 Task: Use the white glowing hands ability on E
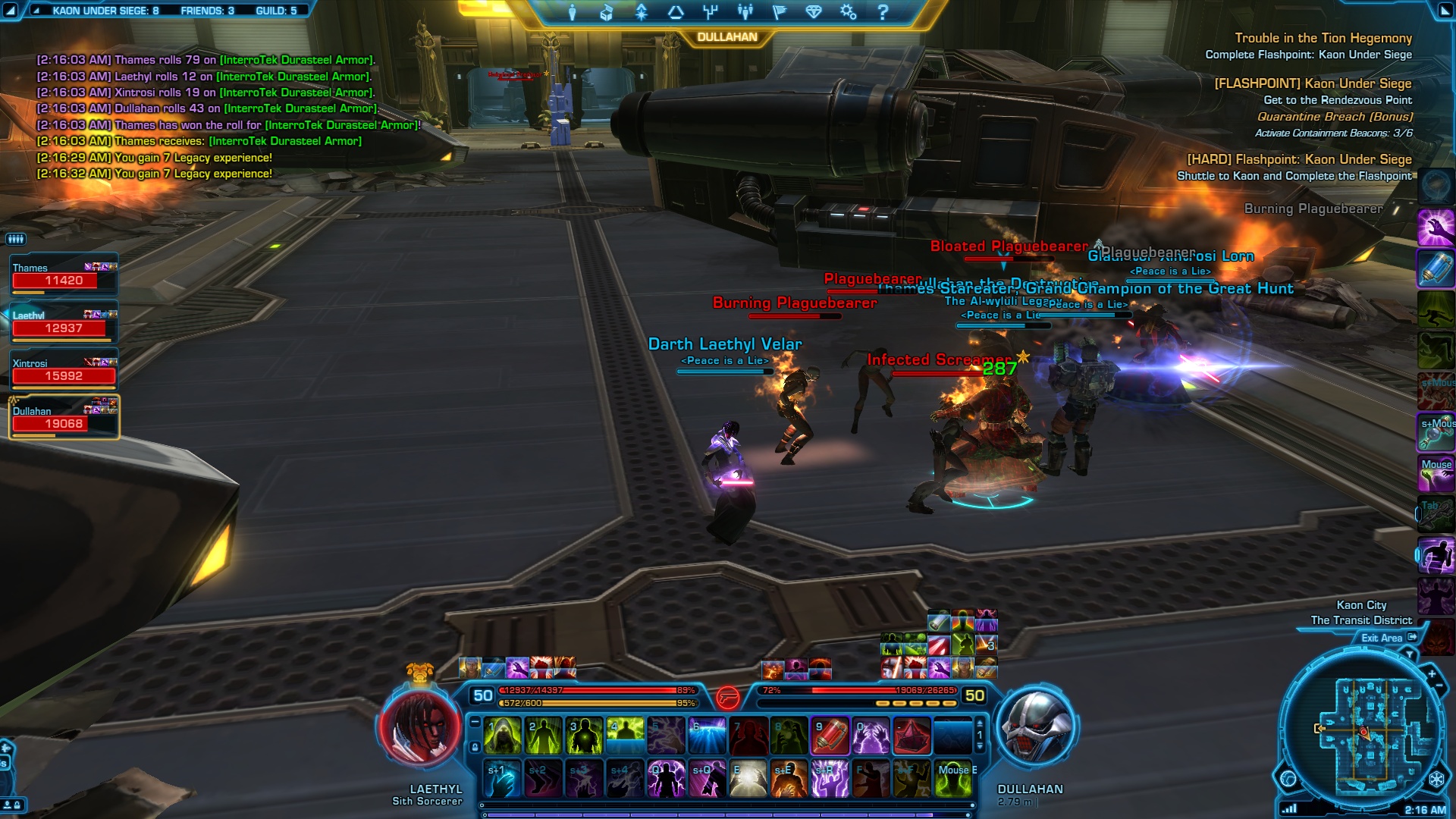[x=748, y=779]
